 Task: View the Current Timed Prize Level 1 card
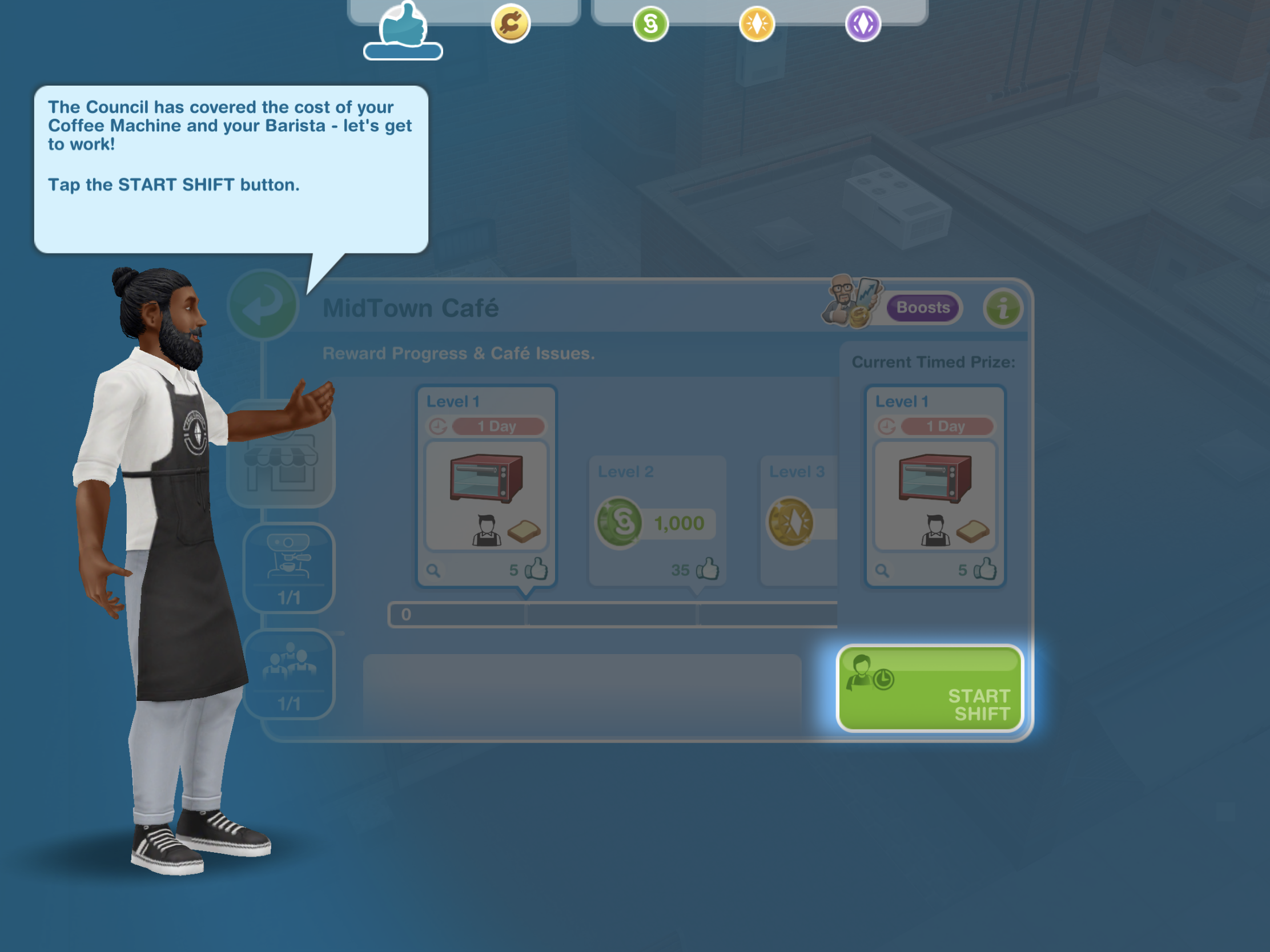[935, 485]
